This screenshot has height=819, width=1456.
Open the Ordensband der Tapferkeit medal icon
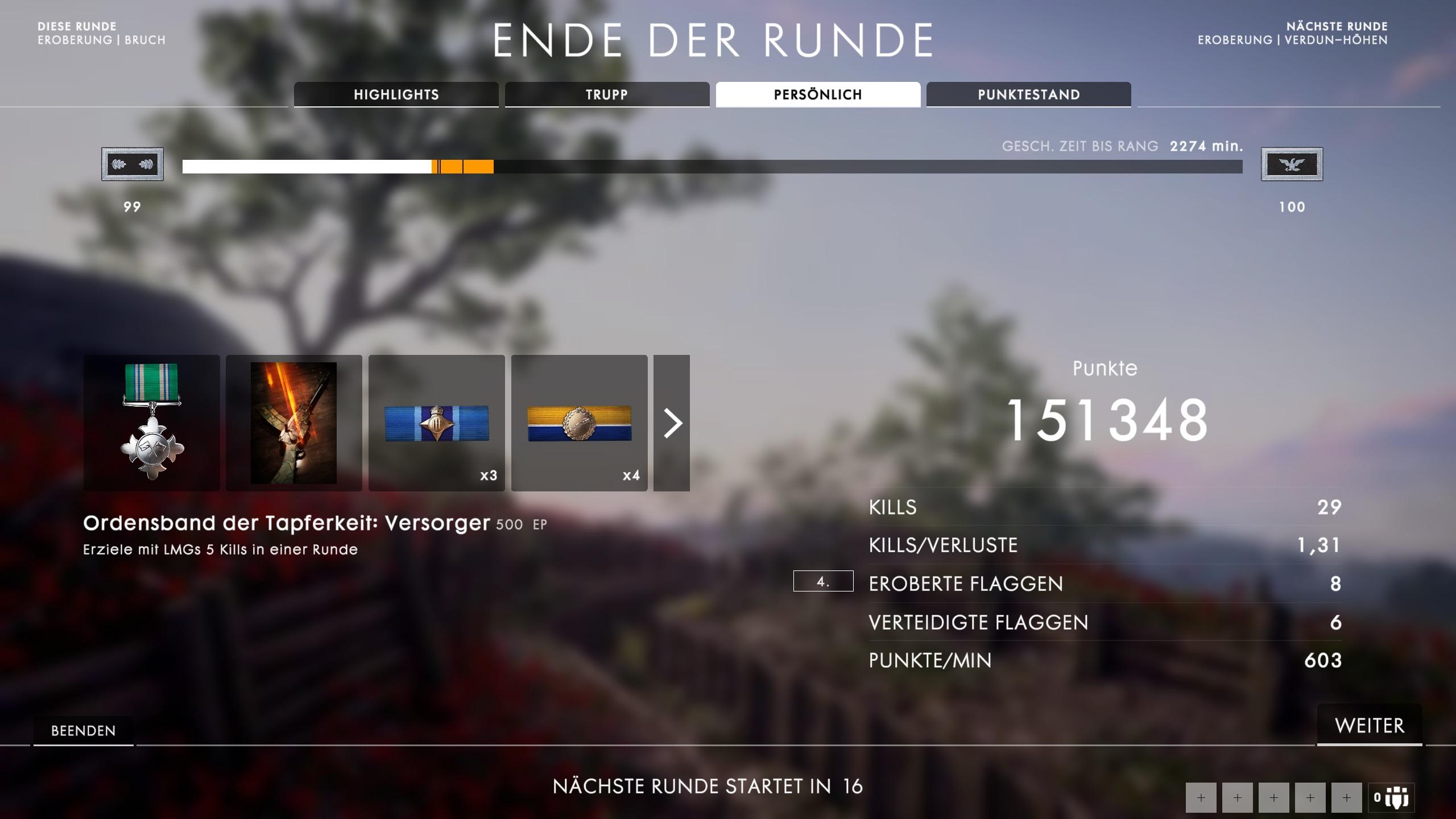(x=151, y=423)
